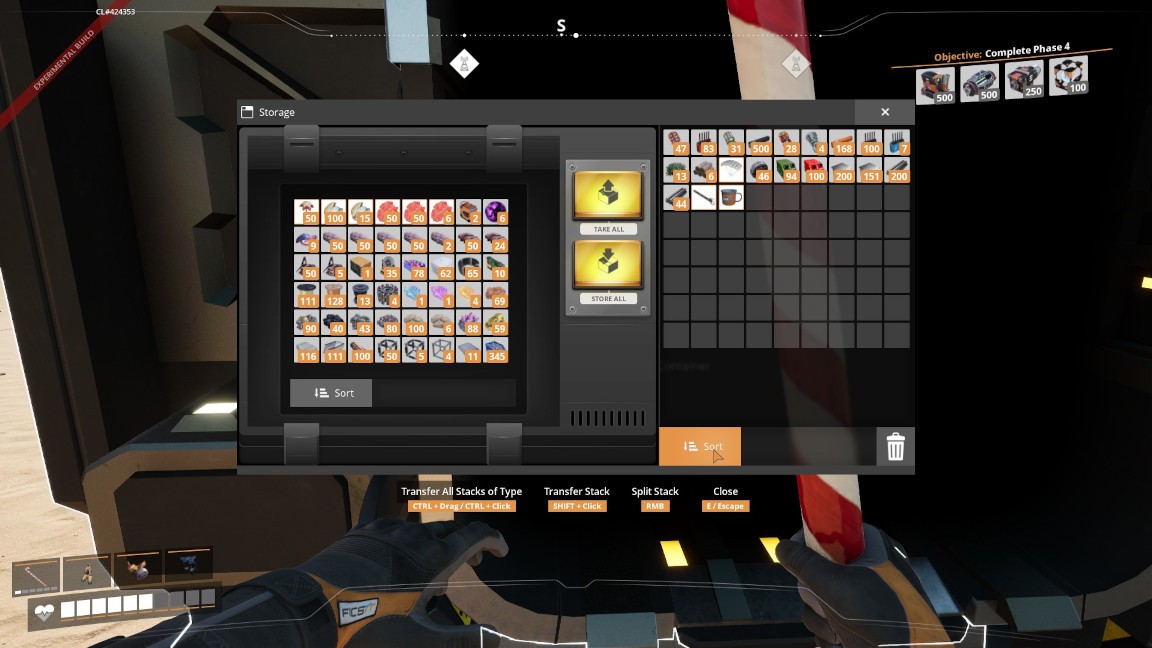Image resolution: width=1152 pixels, height=648 pixels.
Task: Select the purple item stack of 6
Action: pos(496,211)
